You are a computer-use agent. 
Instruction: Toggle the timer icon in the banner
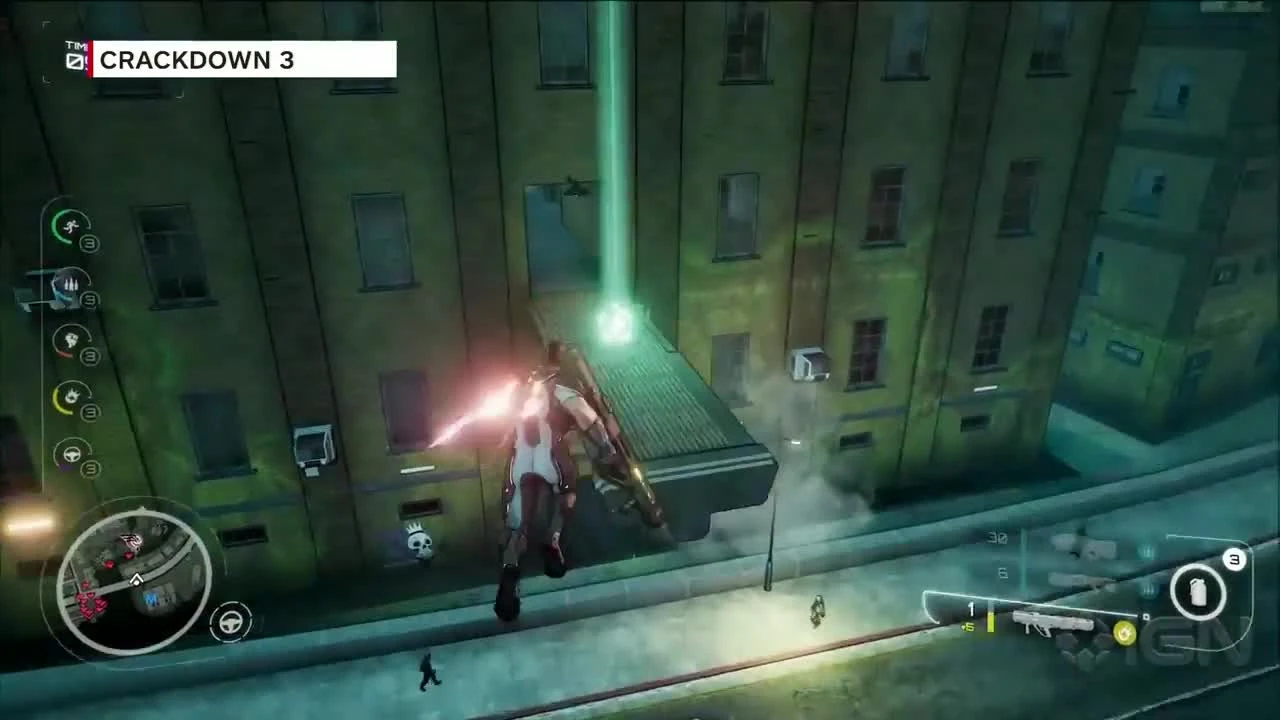pyautogui.click(x=72, y=60)
